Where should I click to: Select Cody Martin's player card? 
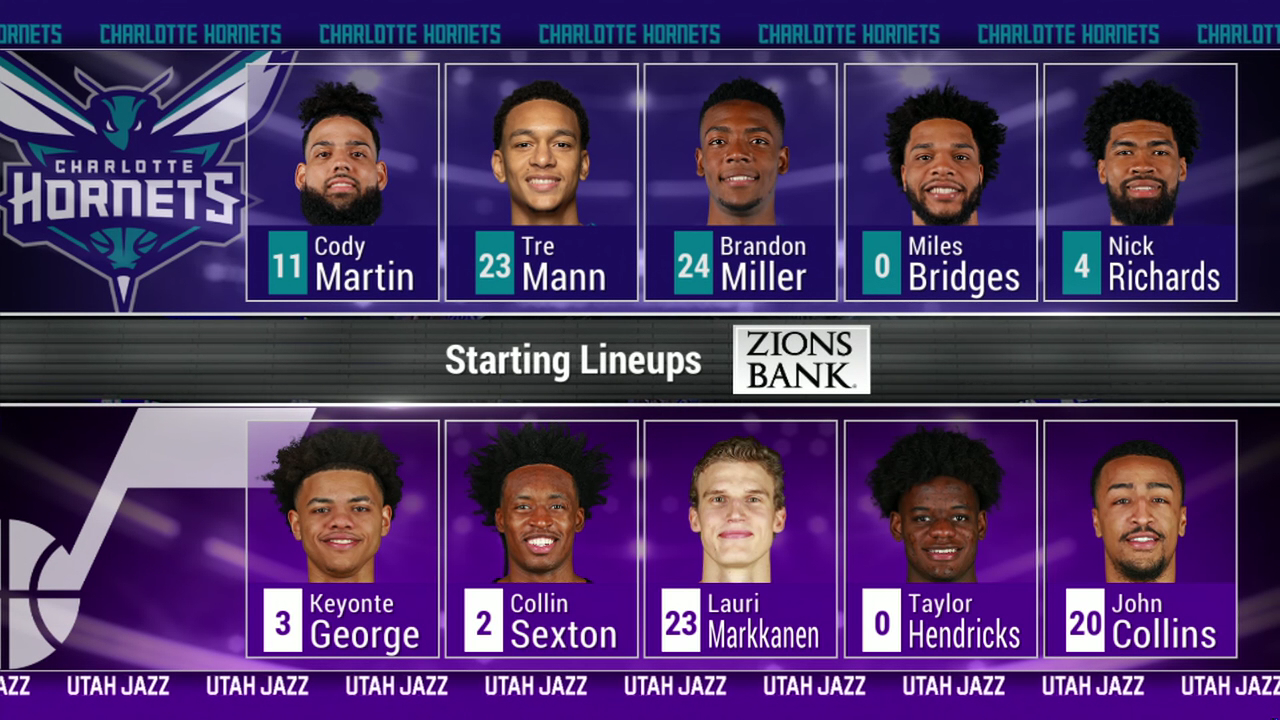(342, 182)
